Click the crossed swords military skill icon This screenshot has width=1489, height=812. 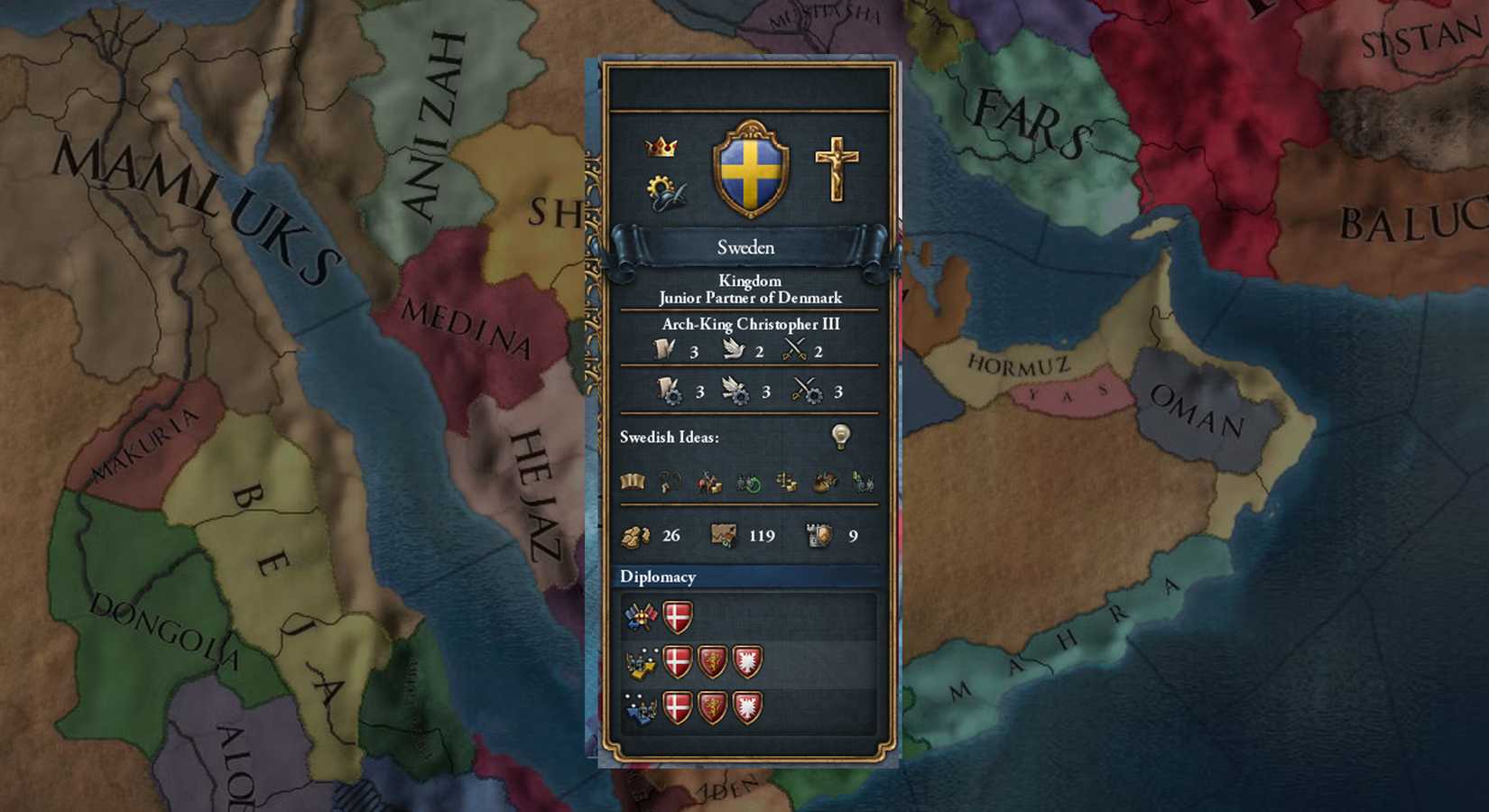(796, 350)
